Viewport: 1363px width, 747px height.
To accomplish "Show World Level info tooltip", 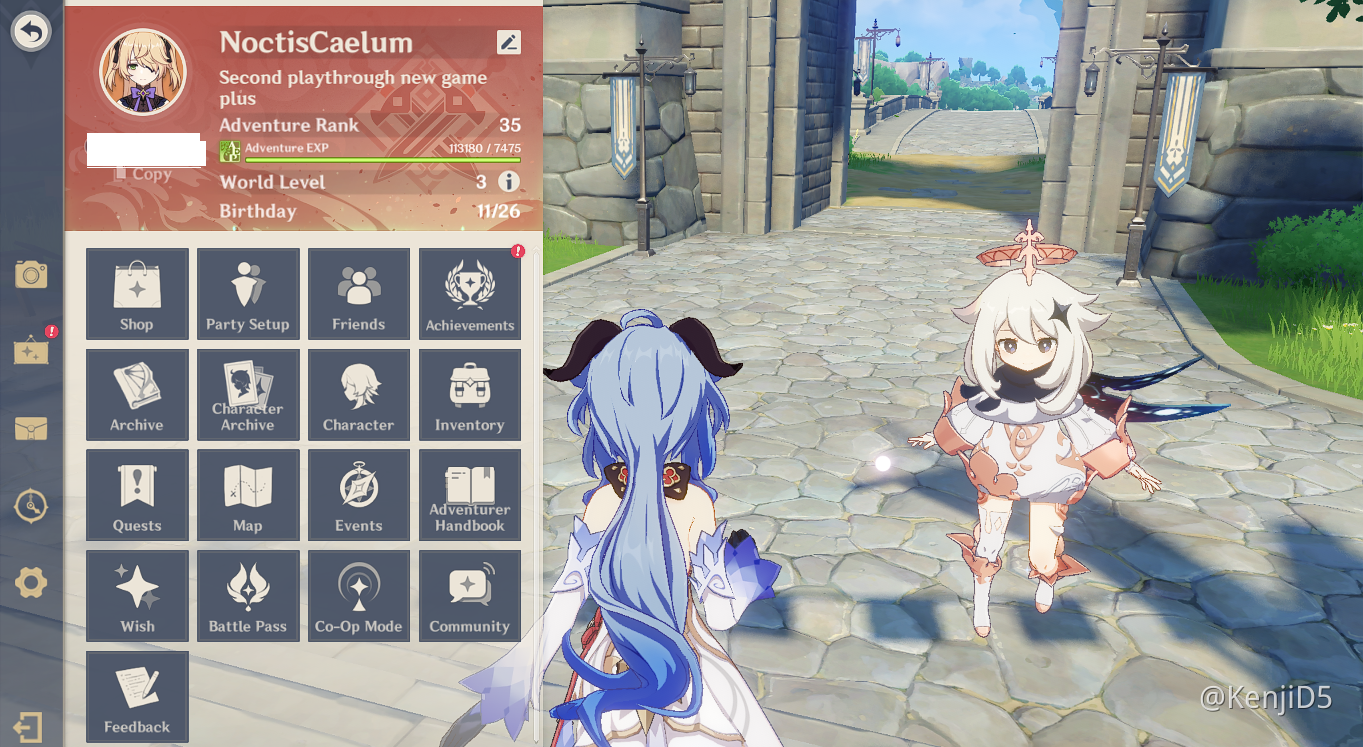I will 510,182.
